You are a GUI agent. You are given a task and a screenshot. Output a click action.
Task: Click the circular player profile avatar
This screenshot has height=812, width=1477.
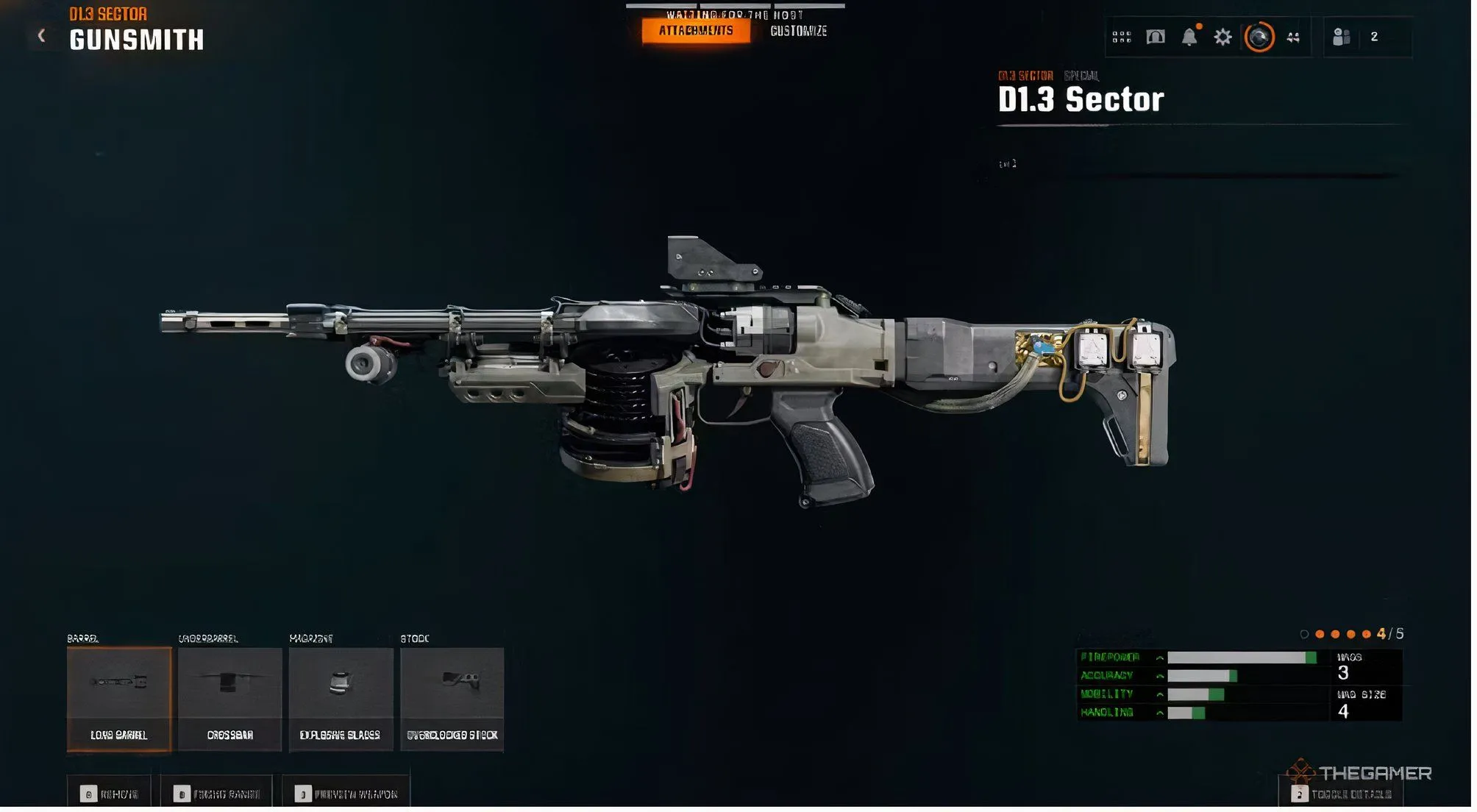[1259, 37]
